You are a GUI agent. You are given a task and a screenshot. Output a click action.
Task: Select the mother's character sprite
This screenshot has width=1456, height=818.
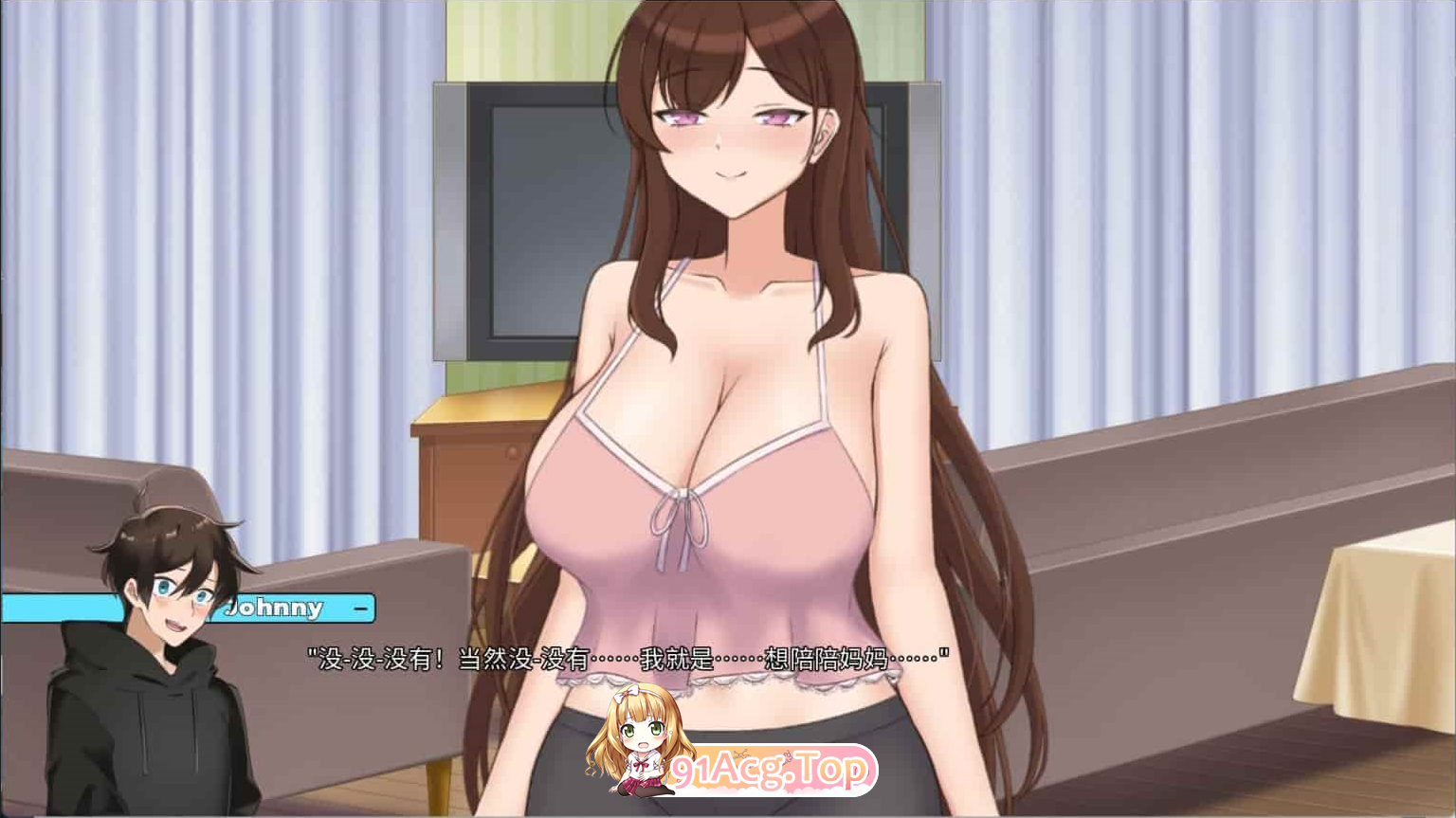click(730, 379)
